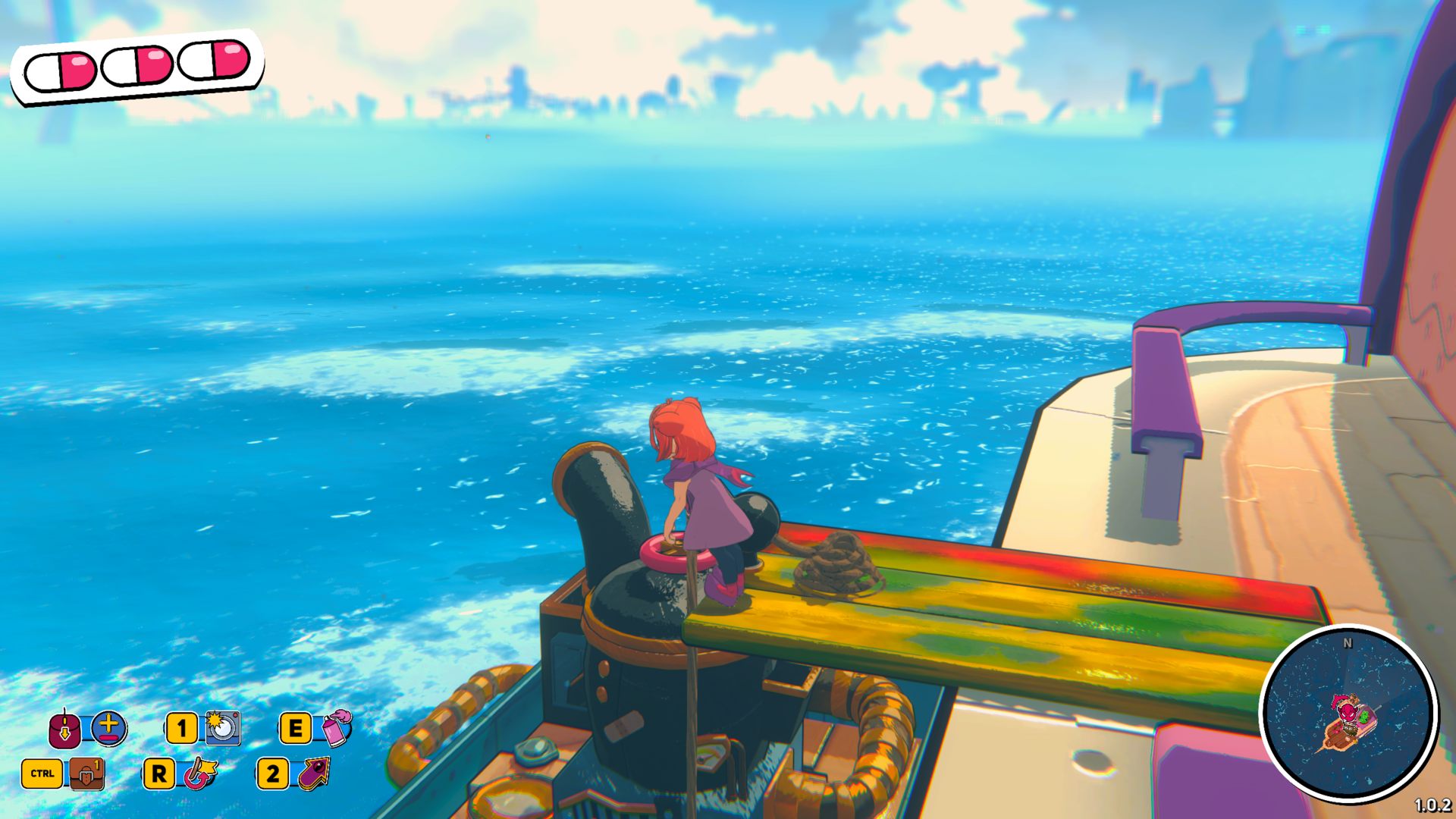Open the circular ocean minimap
The height and width of the screenshot is (819, 1456).
[x=1348, y=712]
